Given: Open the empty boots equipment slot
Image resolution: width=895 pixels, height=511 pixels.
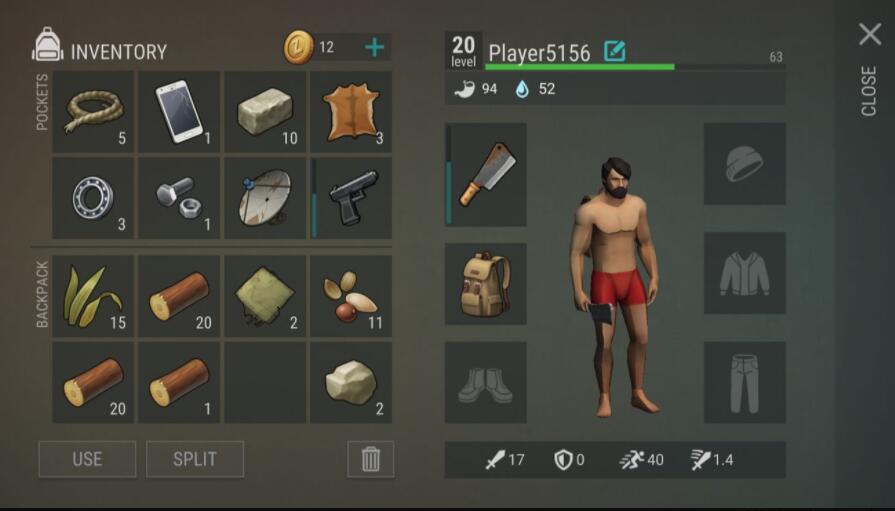Looking at the screenshot, I should click(x=486, y=382).
